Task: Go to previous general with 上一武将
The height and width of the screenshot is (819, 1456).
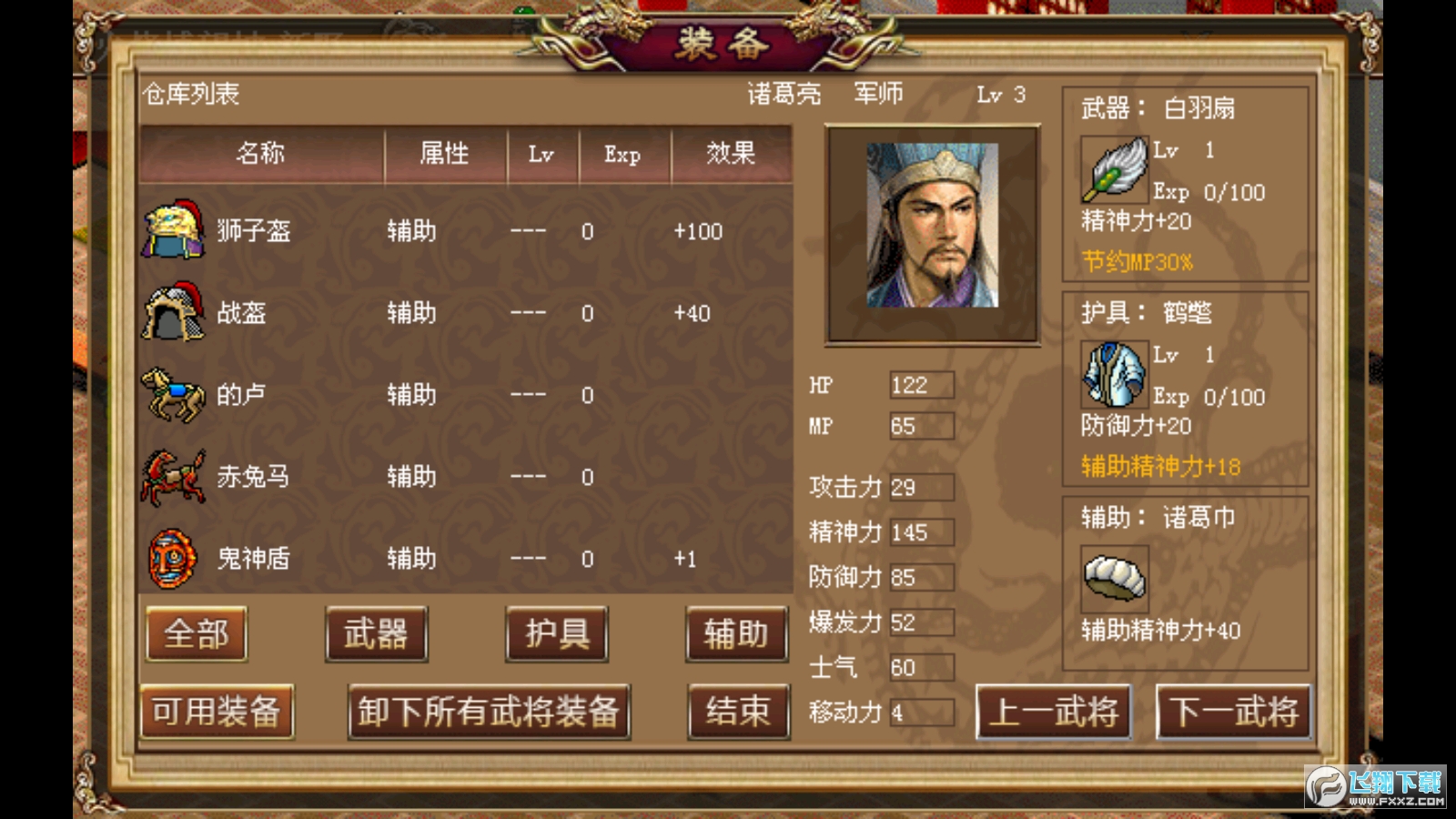Action: 1052,713
